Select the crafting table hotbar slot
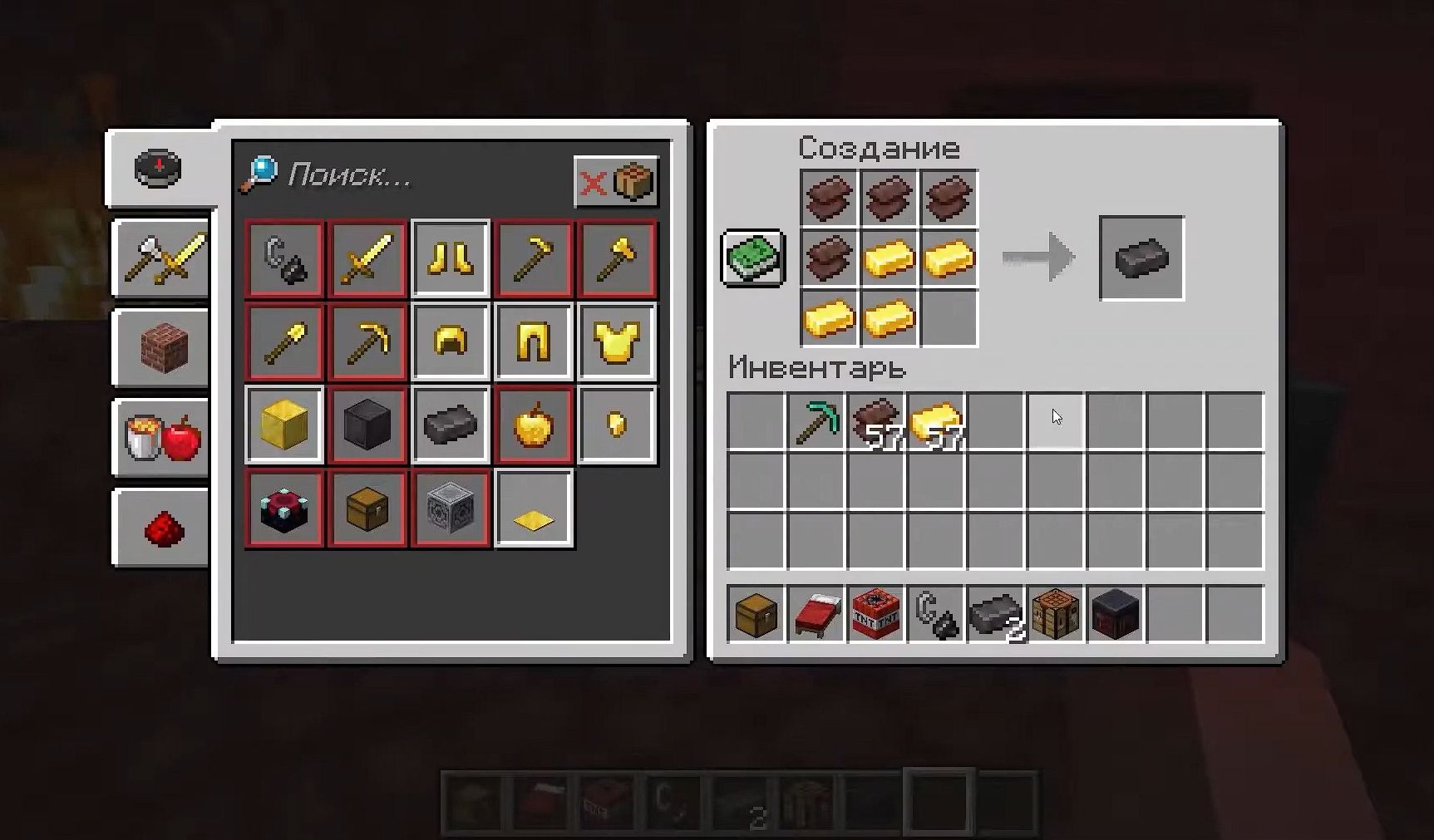The image size is (1434, 840). pos(1056,615)
